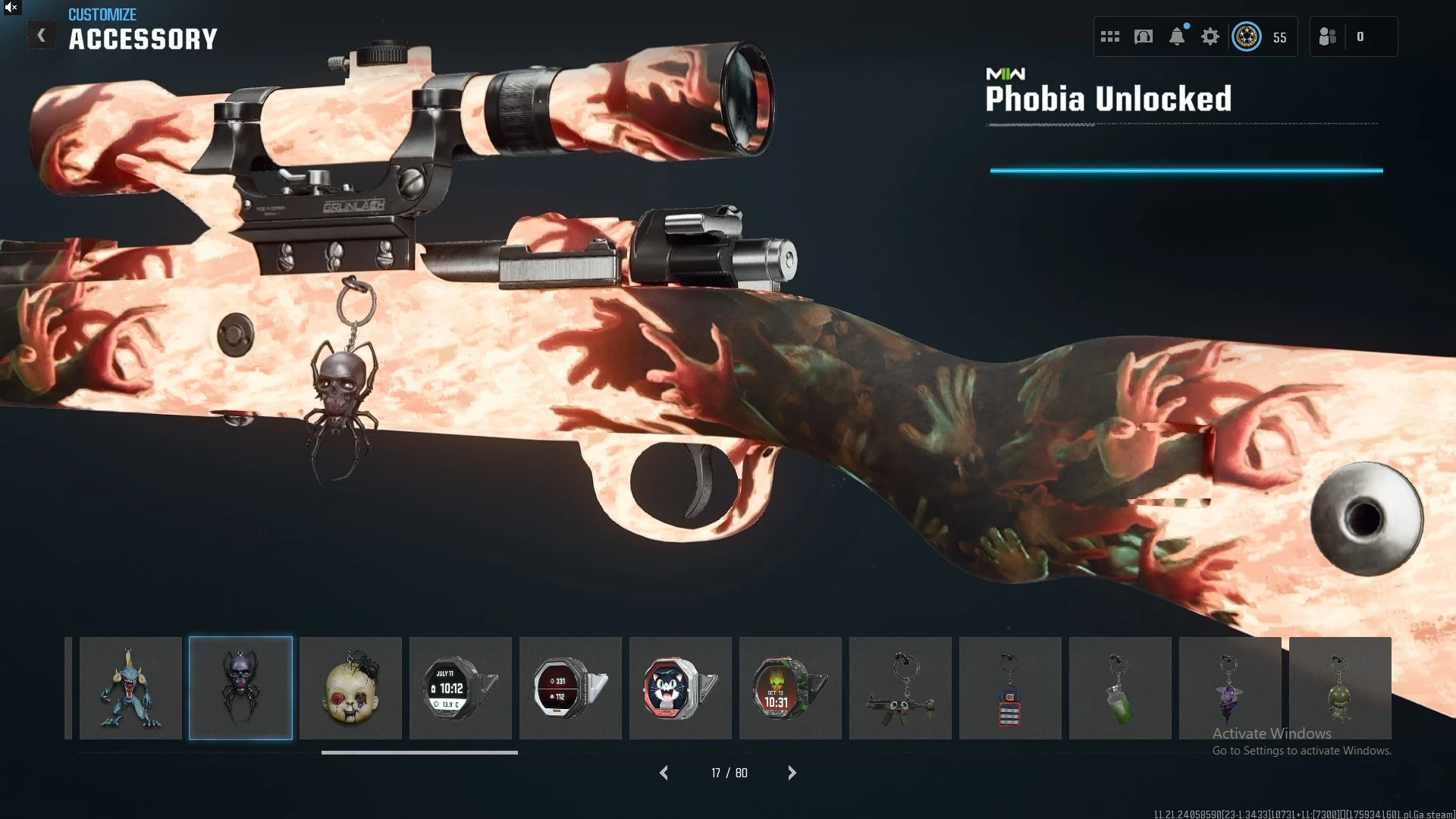Open settings with the gear icon
Image resolution: width=1456 pixels, height=819 pixels.
tap(1210, 36)
